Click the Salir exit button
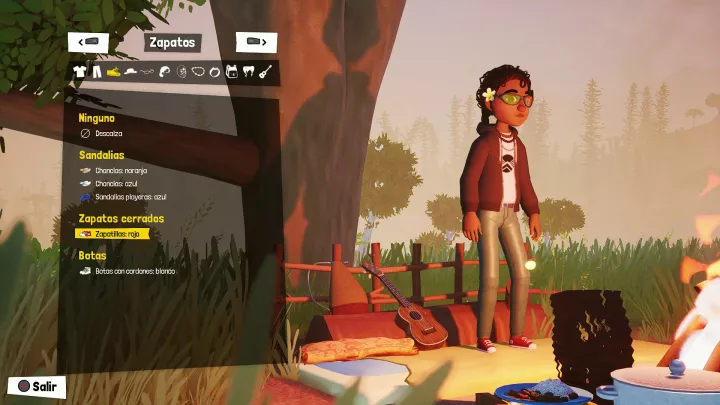 [34, 386]
